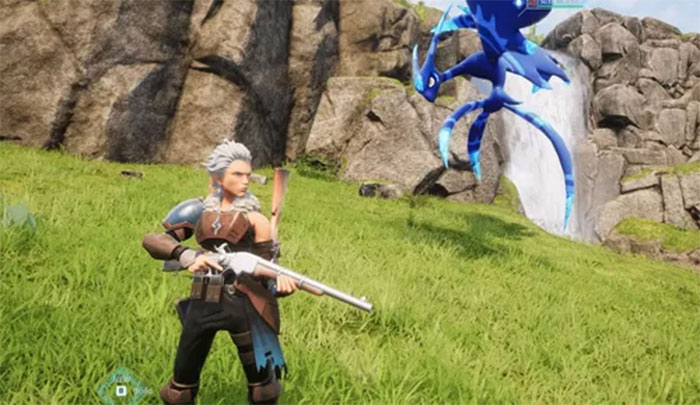Click the green diamond HUD icon
700x405 pixels.
click(x=121, y=387)
